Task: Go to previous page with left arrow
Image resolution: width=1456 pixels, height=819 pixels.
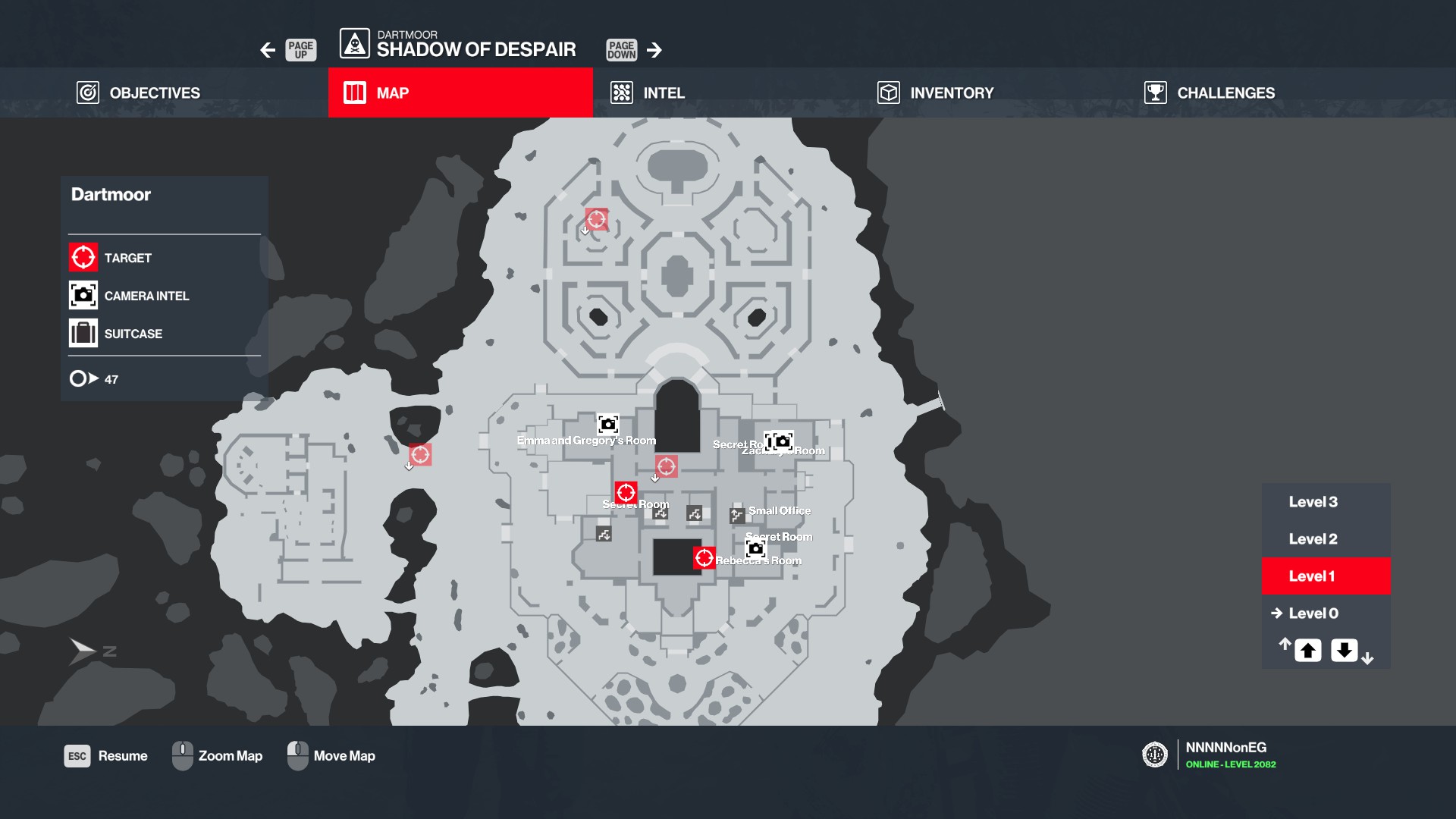Action: [268, 50]
